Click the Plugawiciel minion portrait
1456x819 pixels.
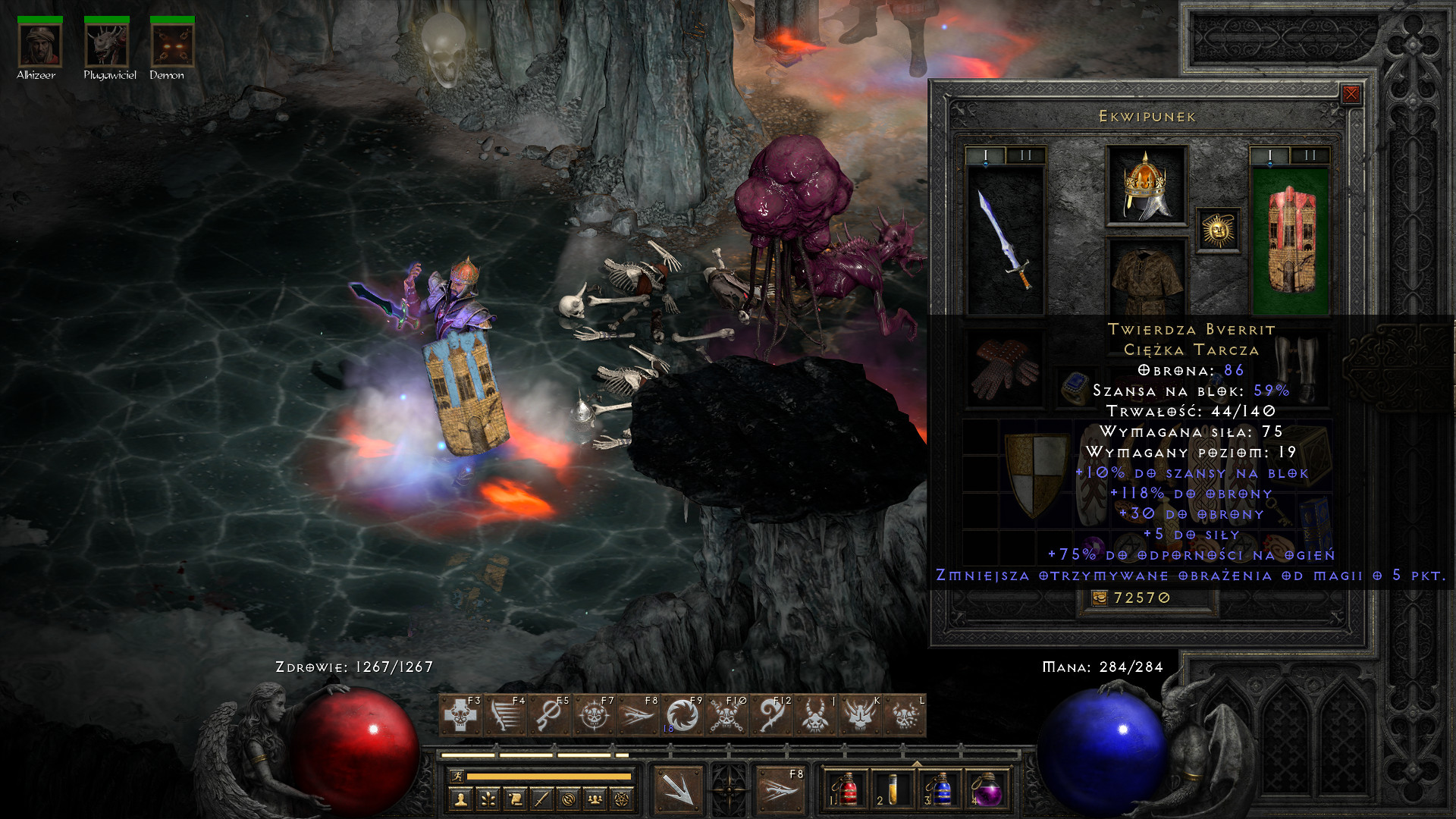coord(107,45)
